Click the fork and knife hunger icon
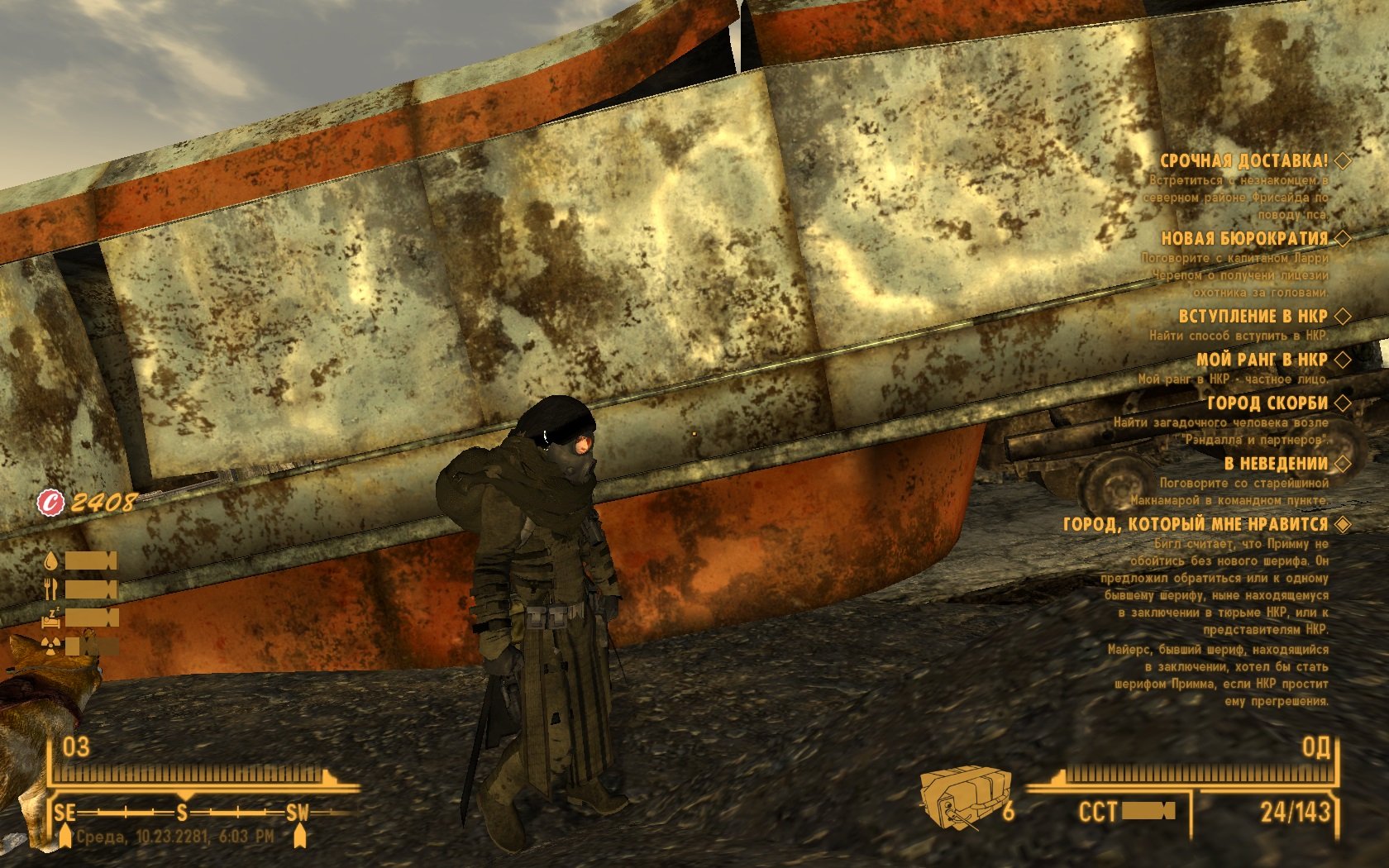The height and width of the screenshot is (868, 1389). 51,589
